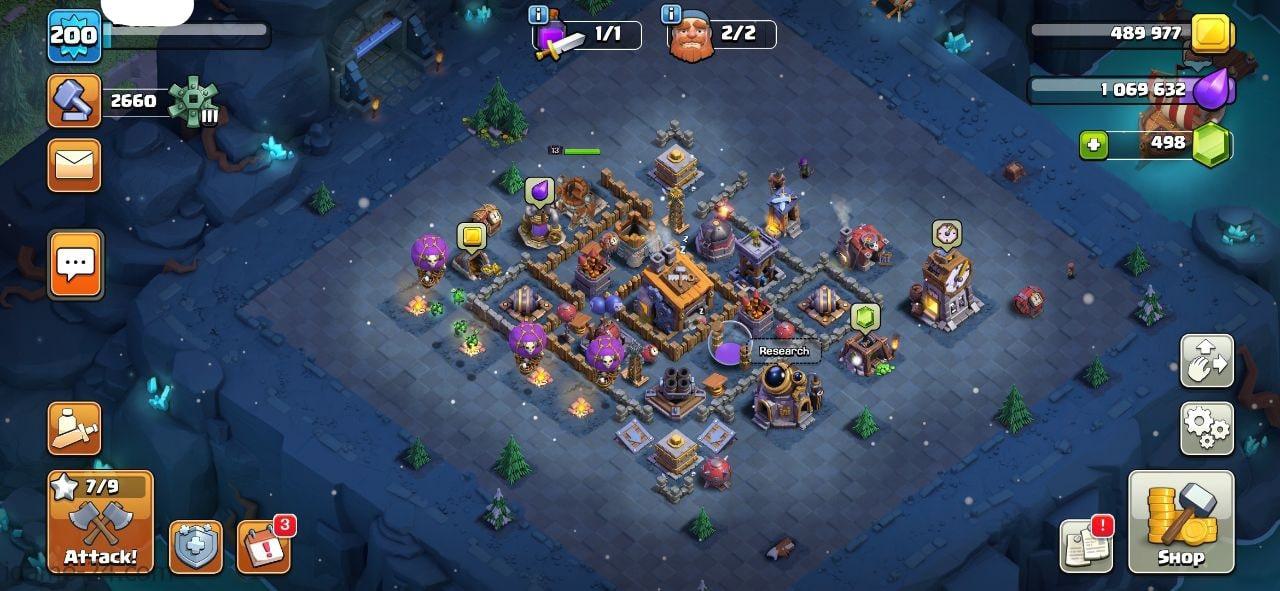Collect the gold coin bubble

(x=472, y=237)
